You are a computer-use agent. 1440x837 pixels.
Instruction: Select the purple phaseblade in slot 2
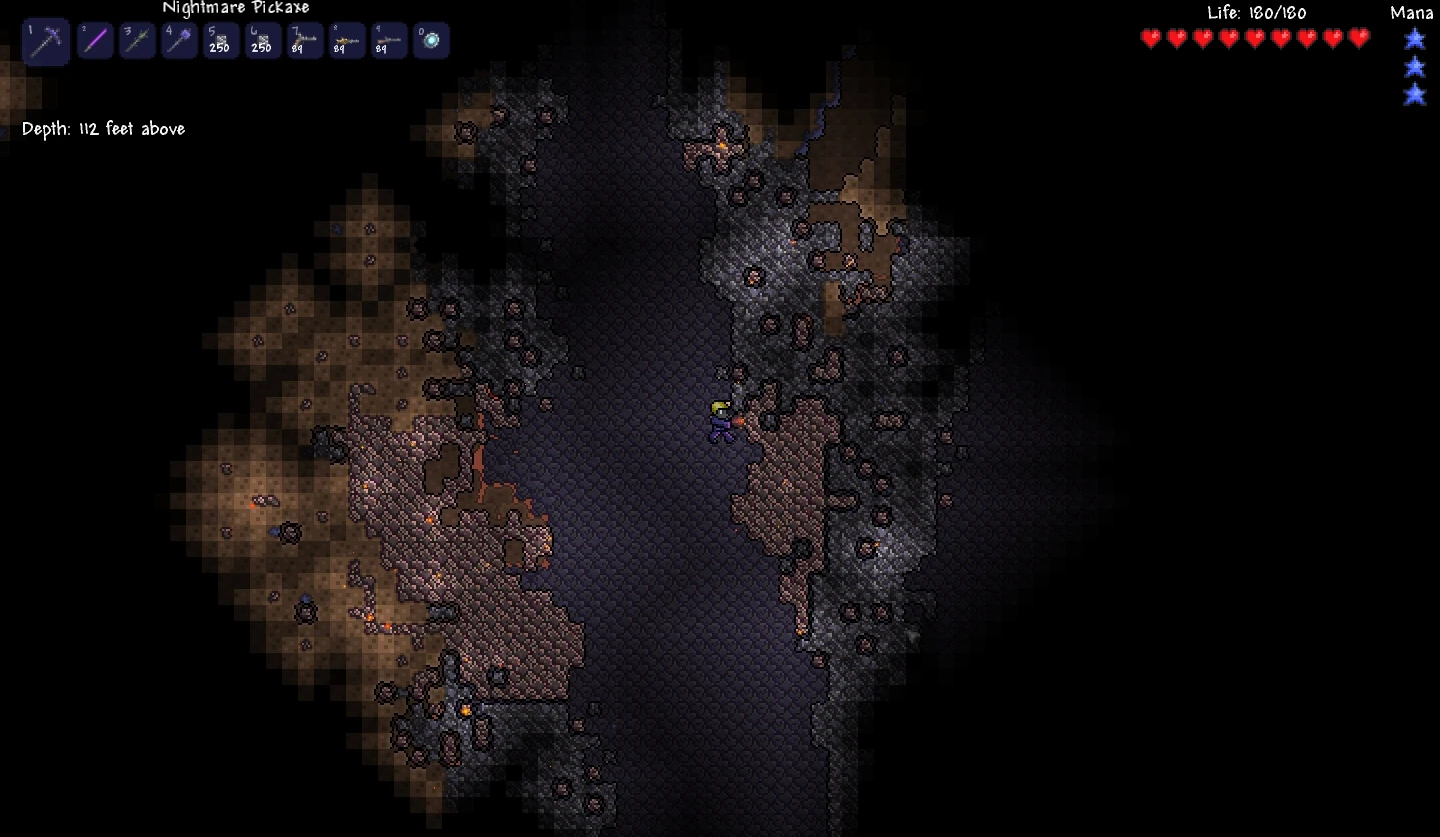point(95,40)
